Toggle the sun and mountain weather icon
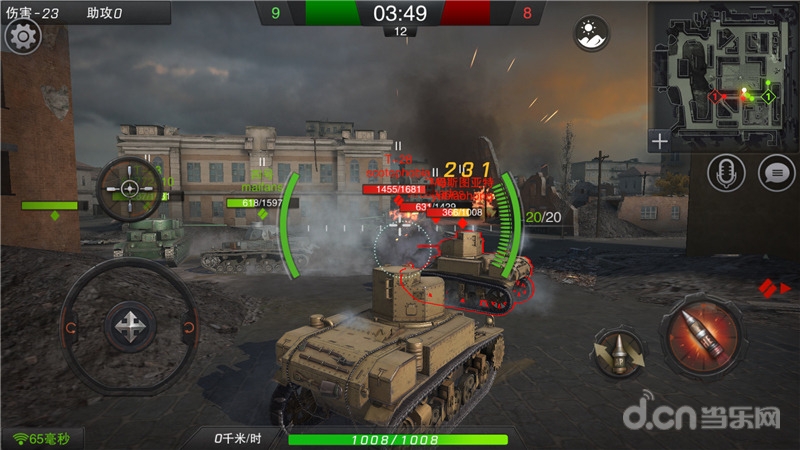This screenshot has height=450, width=800. click(x=591, y=34)
